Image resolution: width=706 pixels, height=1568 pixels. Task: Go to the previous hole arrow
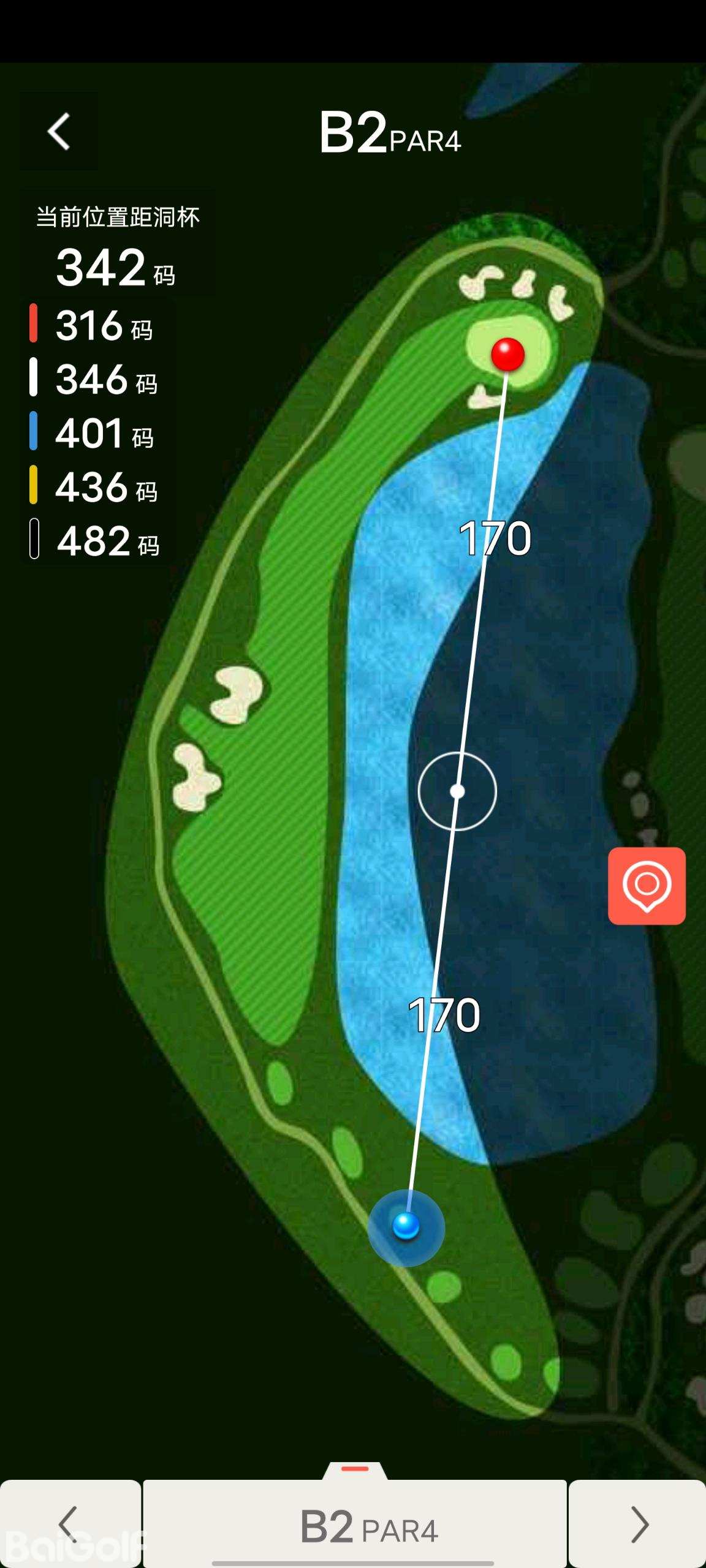[x=69, y=1524]
